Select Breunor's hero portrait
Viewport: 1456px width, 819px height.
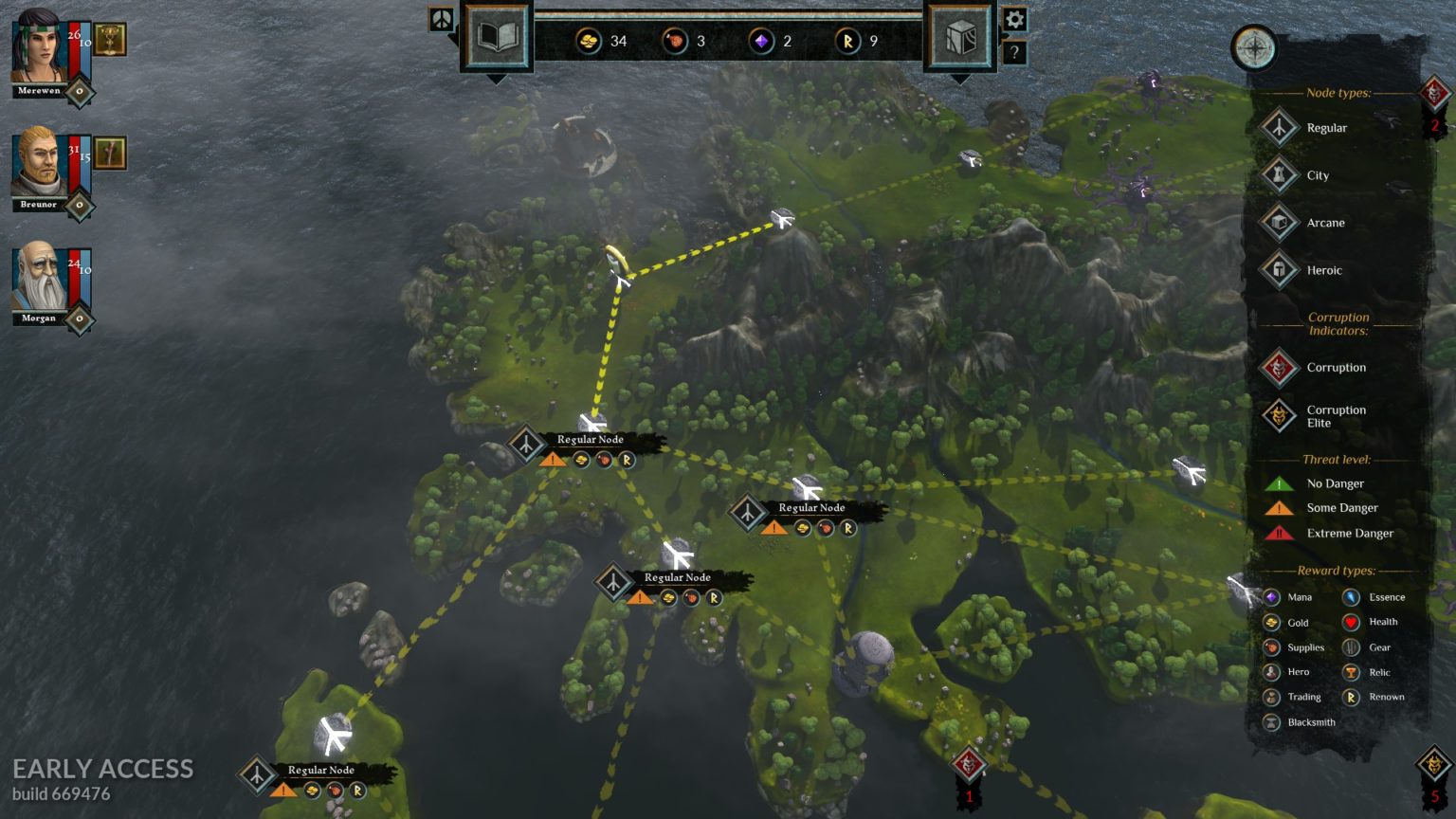pyautogui.click(x=38, y=163)
